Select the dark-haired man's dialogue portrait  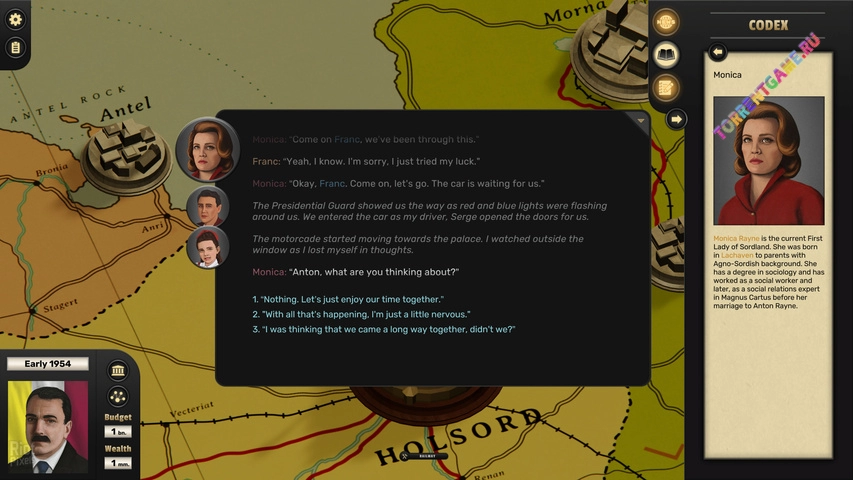coord(207,207)
